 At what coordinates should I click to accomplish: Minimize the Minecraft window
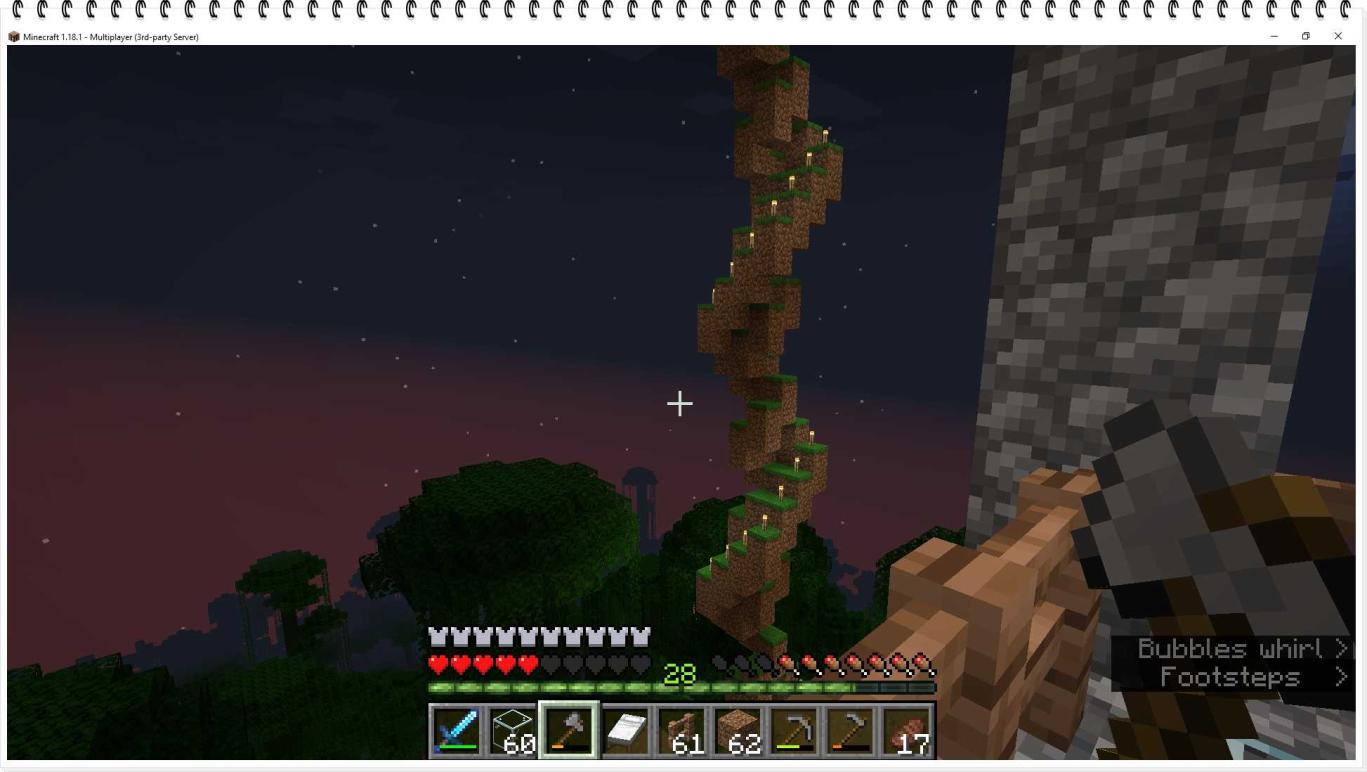(1273, 36)
